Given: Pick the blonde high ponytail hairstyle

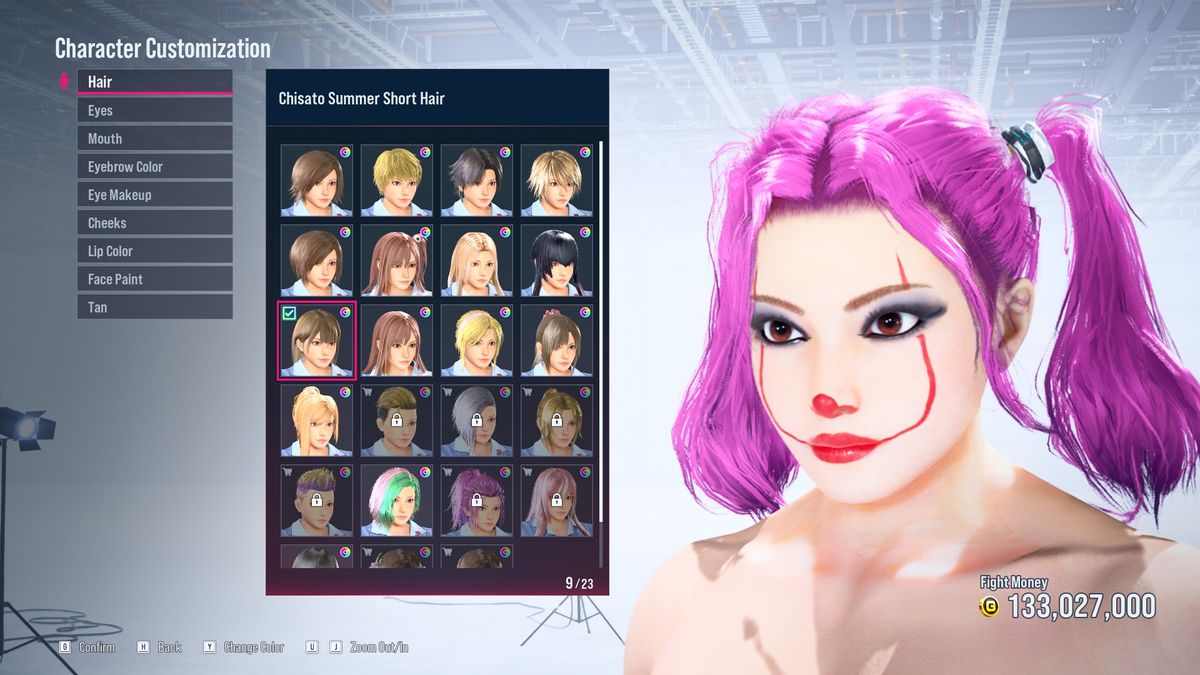Looking at the screenshot, I should pos(316,421).
